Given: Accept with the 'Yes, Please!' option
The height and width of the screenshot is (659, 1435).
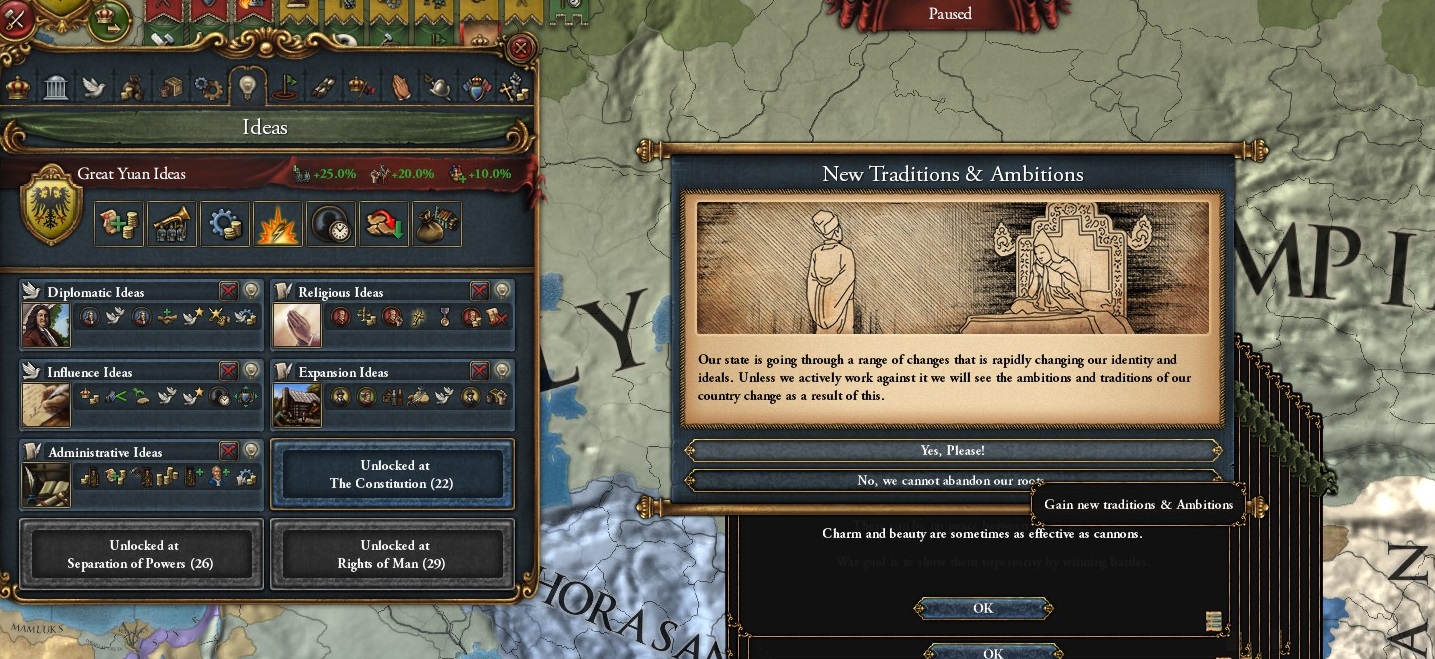Looking at the screenshot, I should [953, 451].
